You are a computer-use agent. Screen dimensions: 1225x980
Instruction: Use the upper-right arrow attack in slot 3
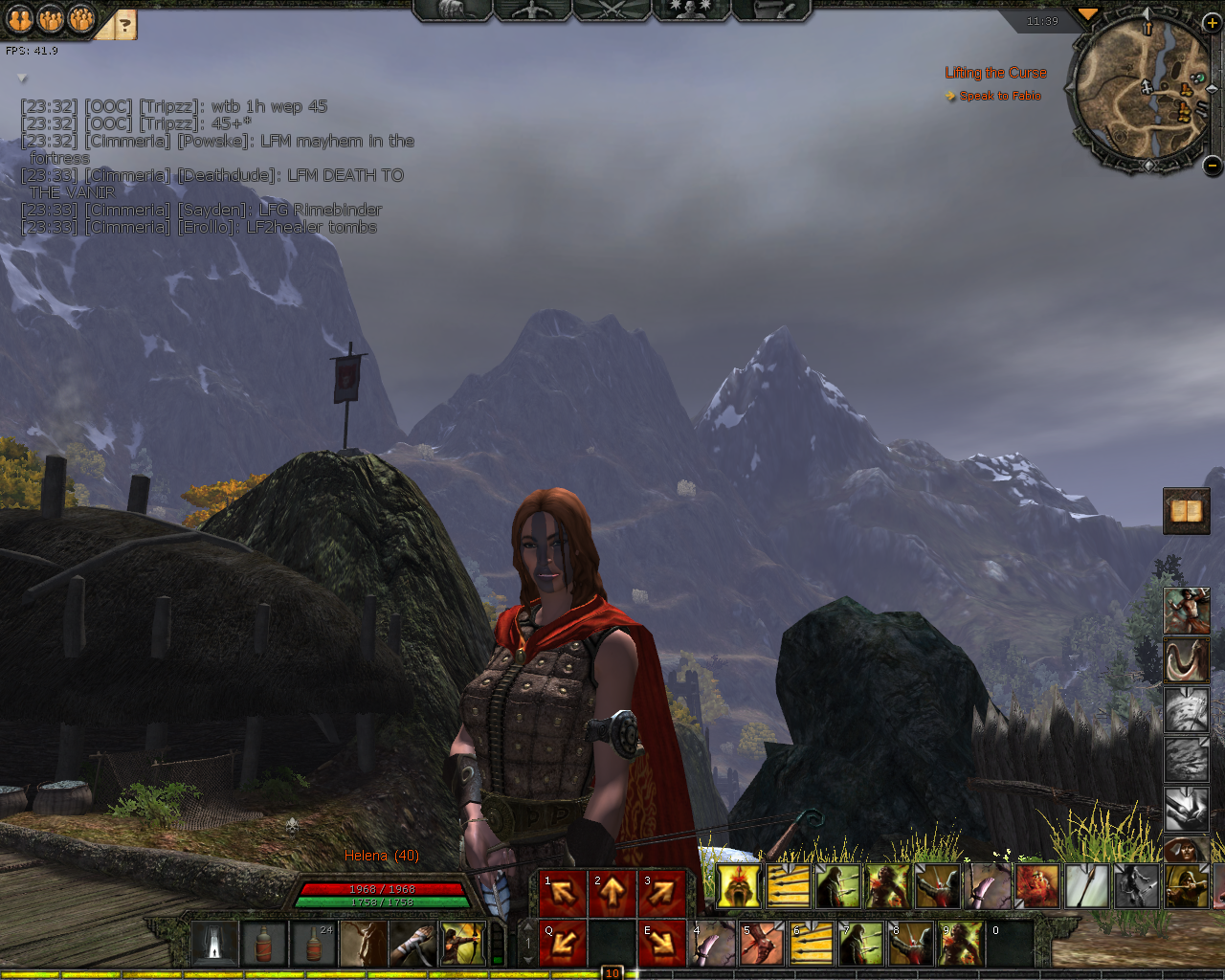click(x=662, y=894)
